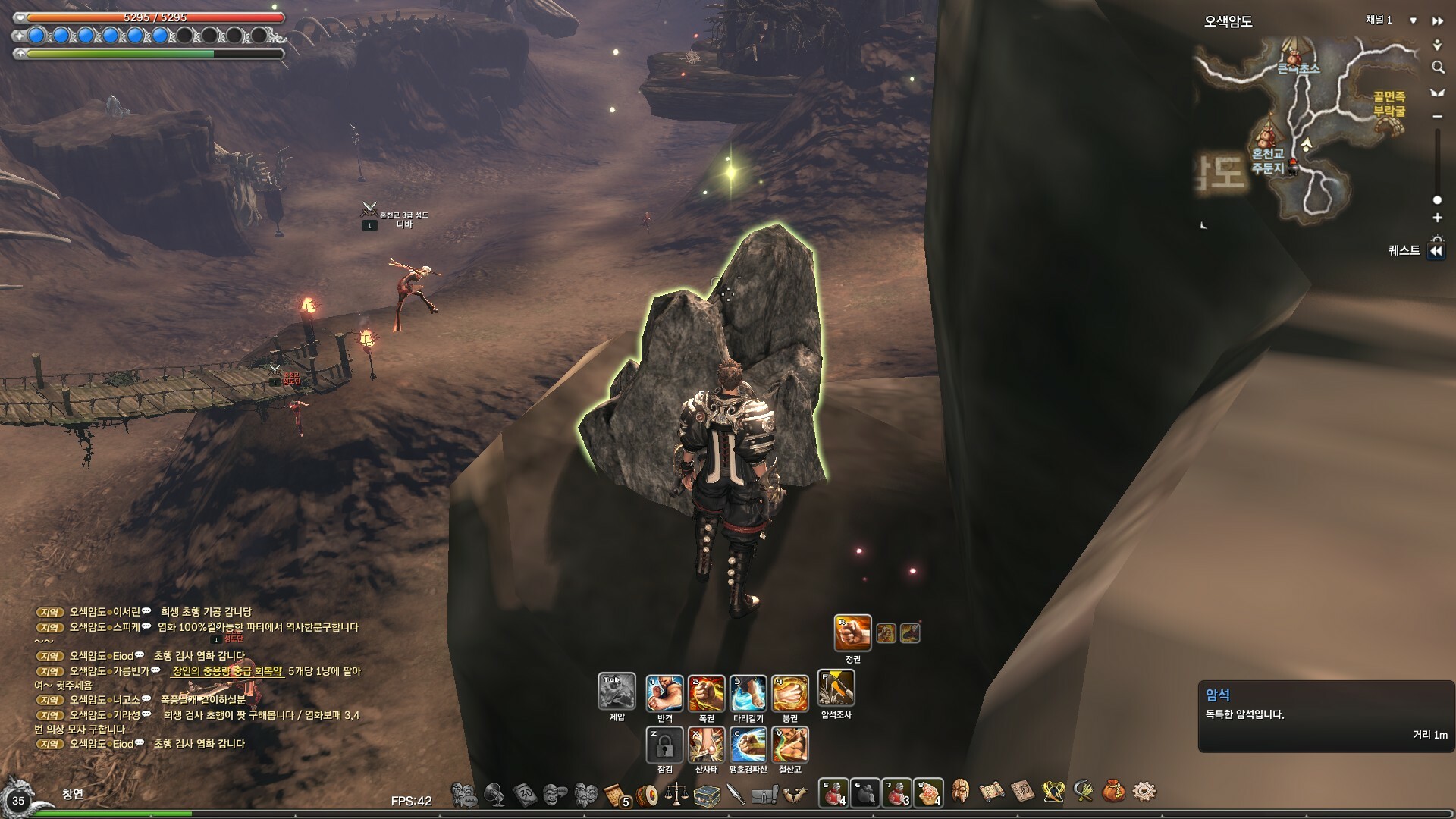The height and width of the screenshot is (819, 1456).
Task: Use the 산사태 skill icon
Action: (x=706, y=744)
